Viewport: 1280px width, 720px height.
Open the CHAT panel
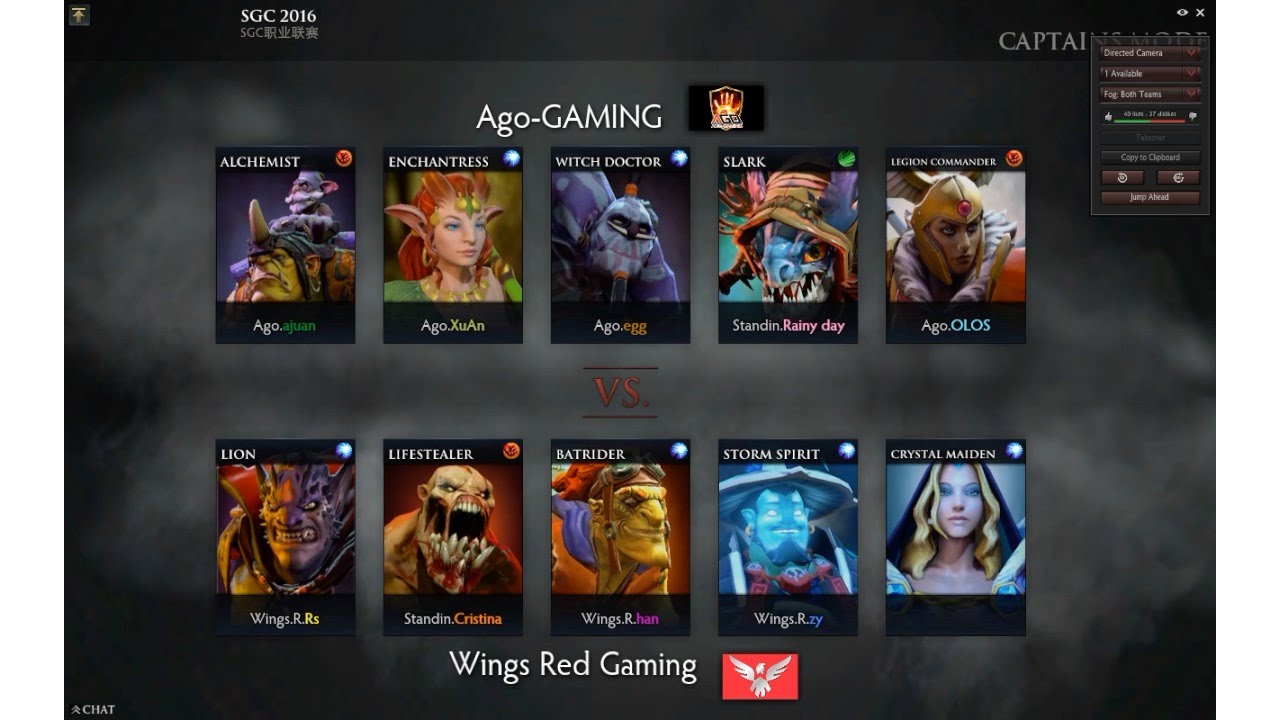93,710
